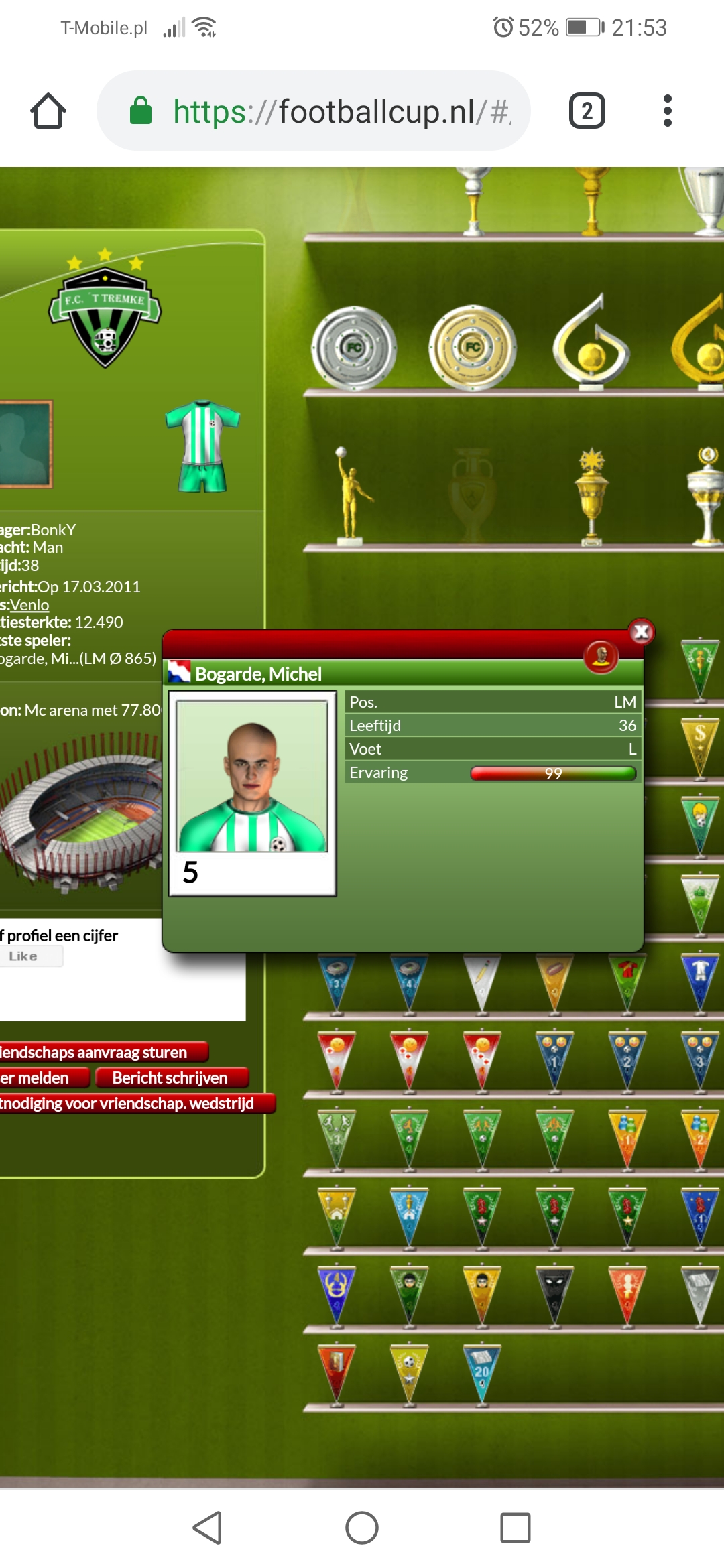Open the Mc arena stadium image
The height and width of the screenshot is (1568, 724).
click(80, 811)
